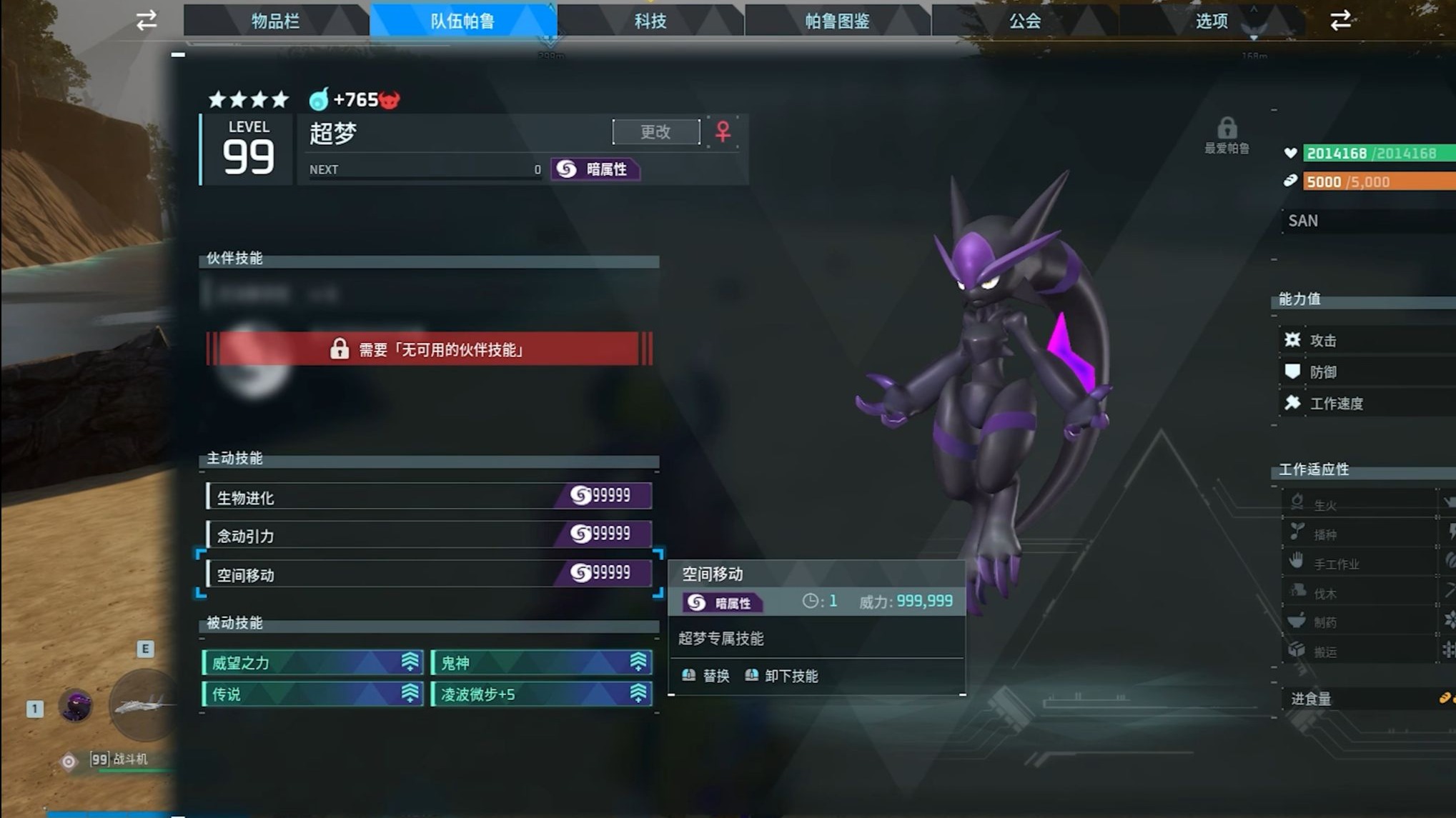Toggle the 最爱帕鲁 favorite lock
1456x818 pixels.
point(1229,127)
